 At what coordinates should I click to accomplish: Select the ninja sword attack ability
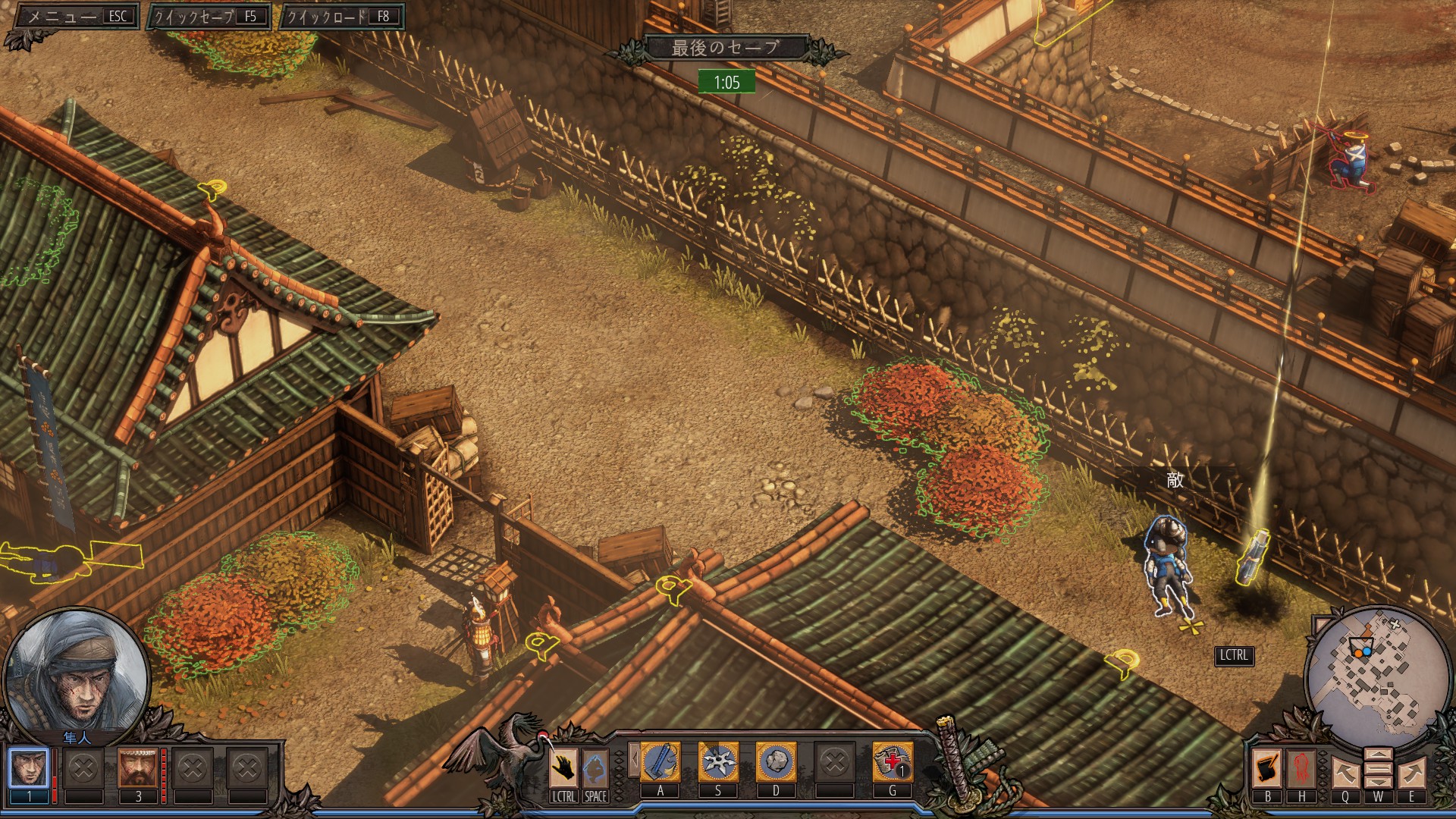click(661, 762)
